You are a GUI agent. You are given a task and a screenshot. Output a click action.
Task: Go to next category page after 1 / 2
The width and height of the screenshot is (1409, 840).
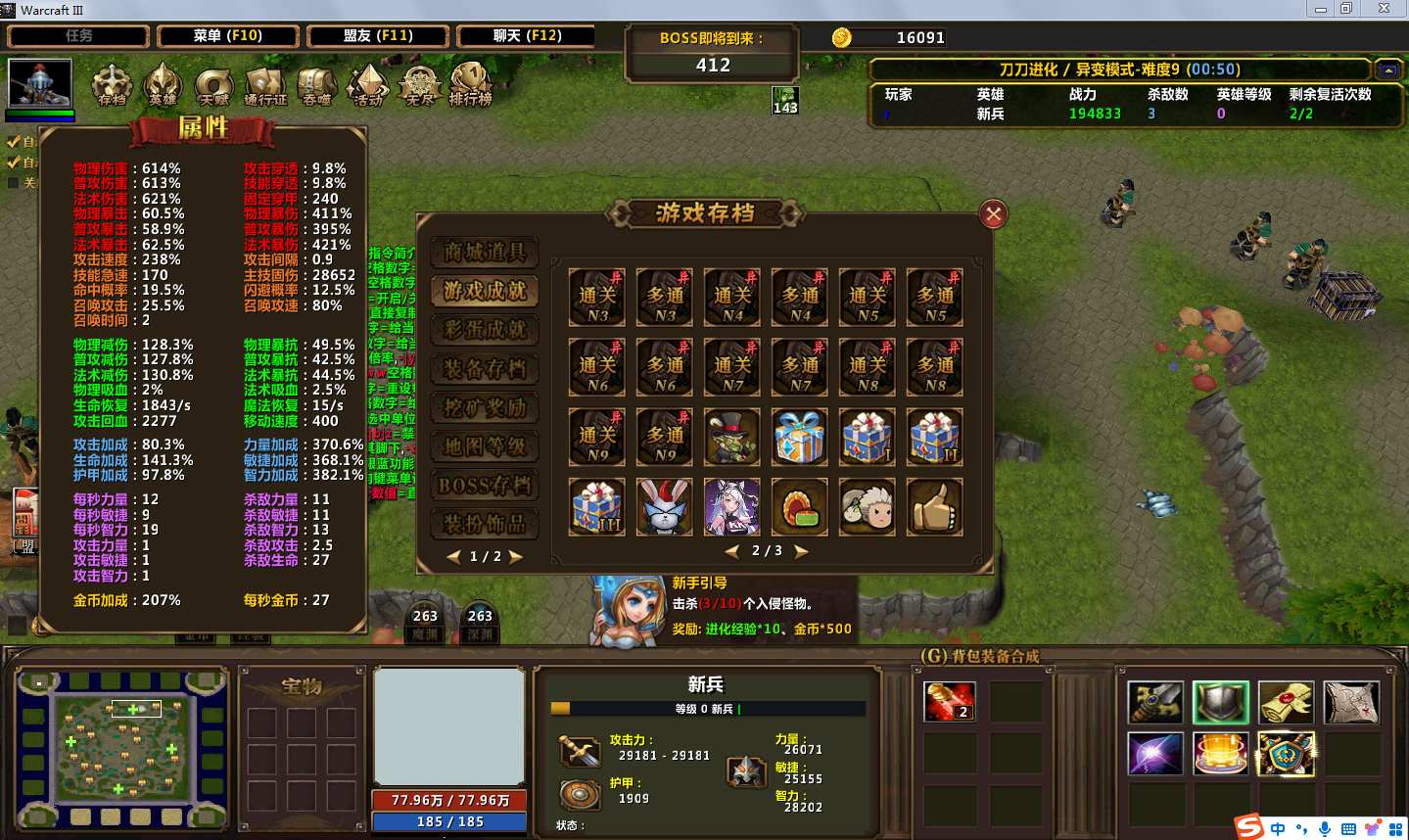[516, 557]
